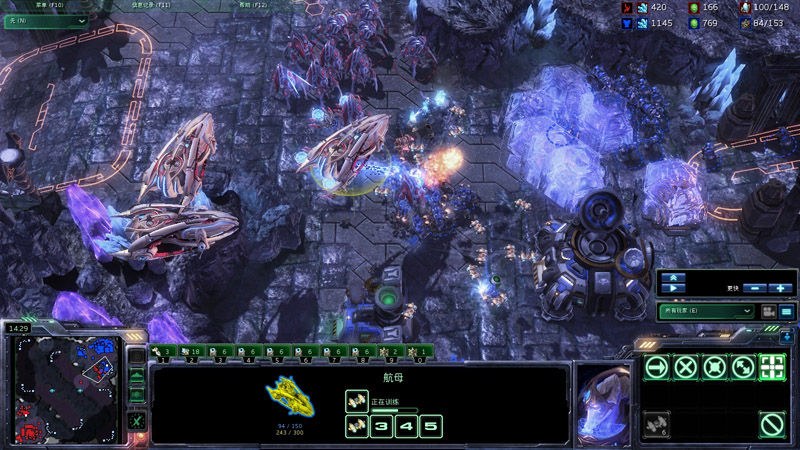Viewport: 800px width, 450px height.
Task: Activate the Stop command icon
Action: click(x=685, y=367)
